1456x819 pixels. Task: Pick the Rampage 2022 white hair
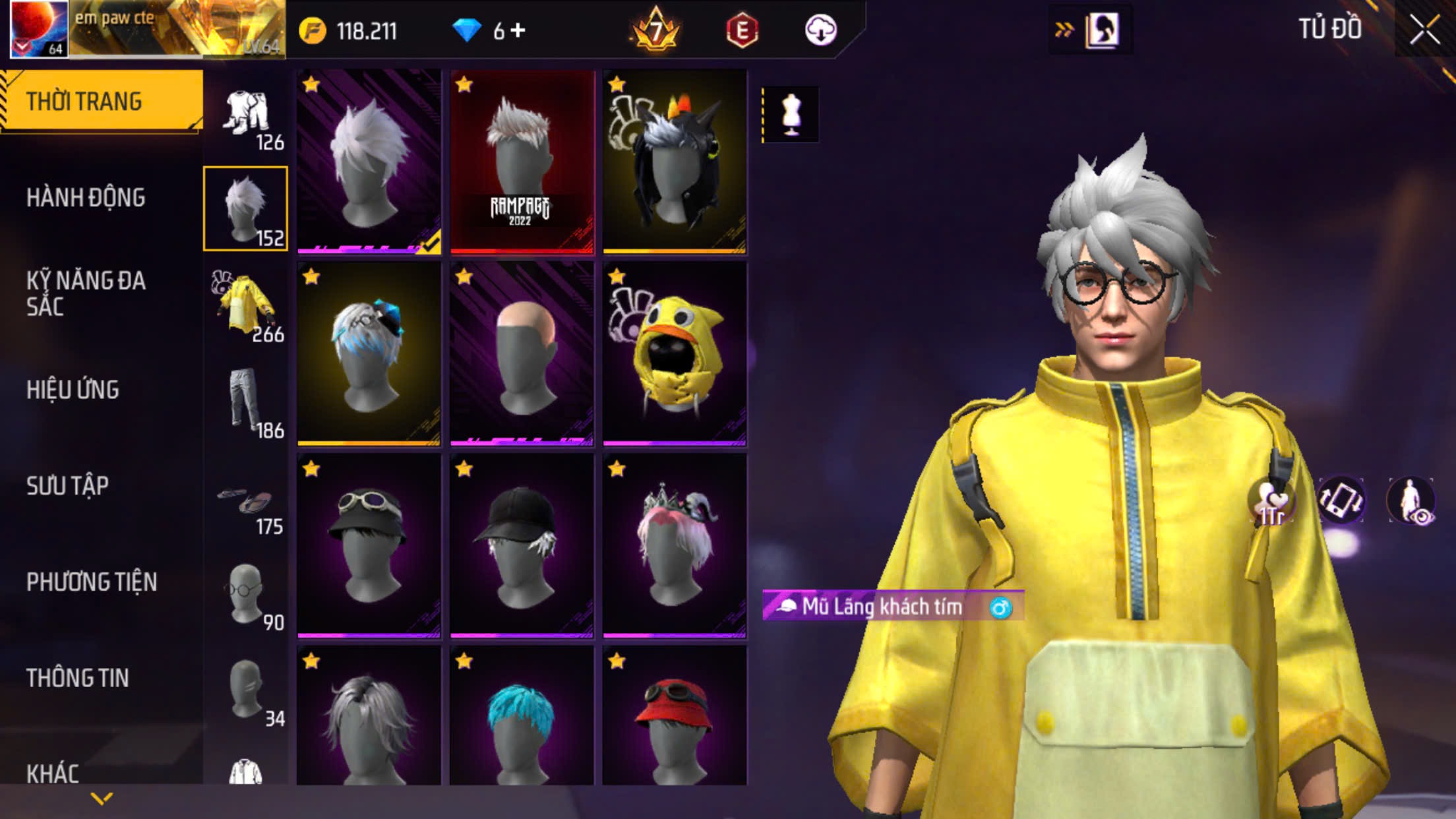[522, 162]
